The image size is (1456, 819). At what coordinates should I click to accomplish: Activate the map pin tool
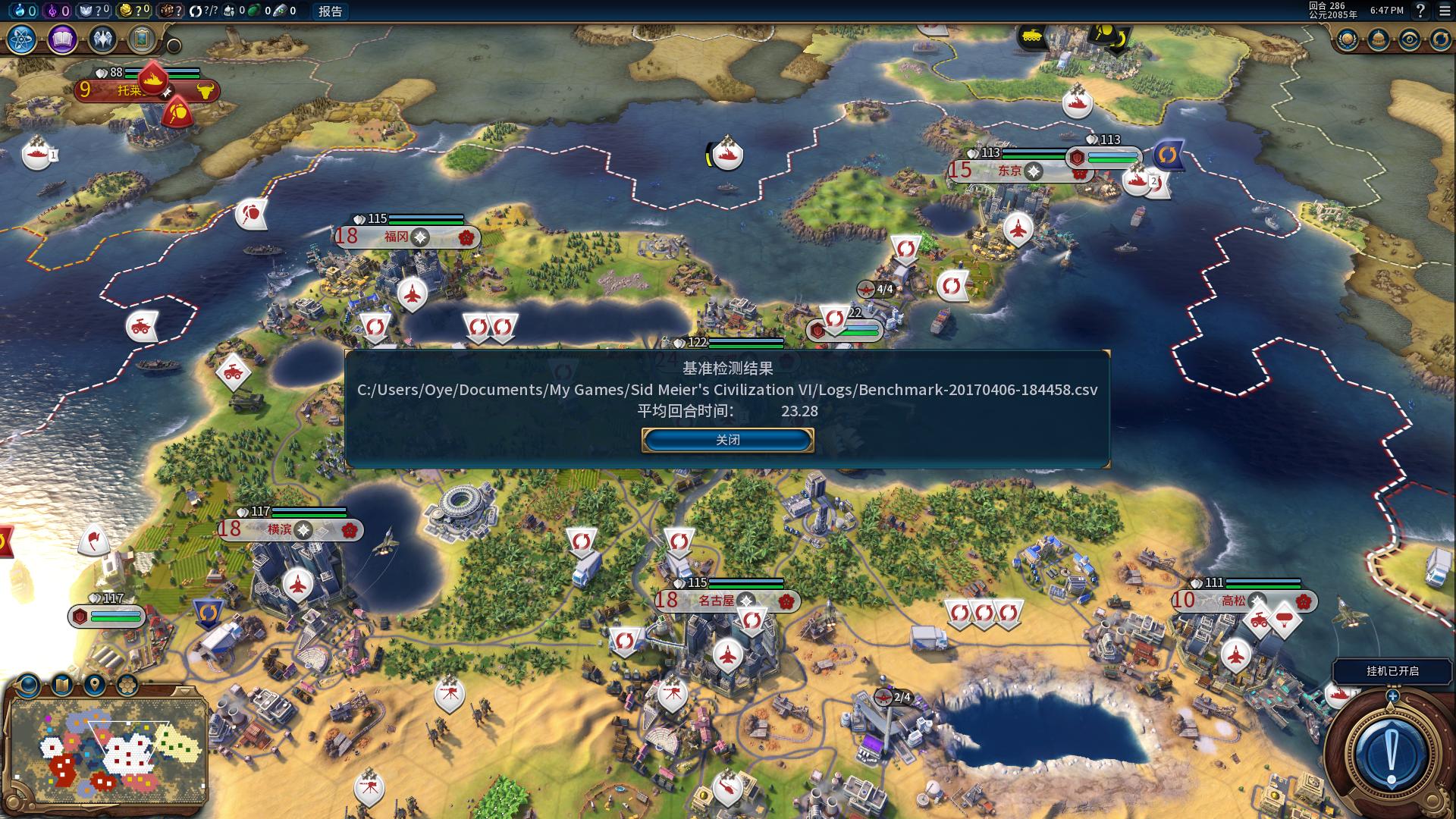[95, 685]
